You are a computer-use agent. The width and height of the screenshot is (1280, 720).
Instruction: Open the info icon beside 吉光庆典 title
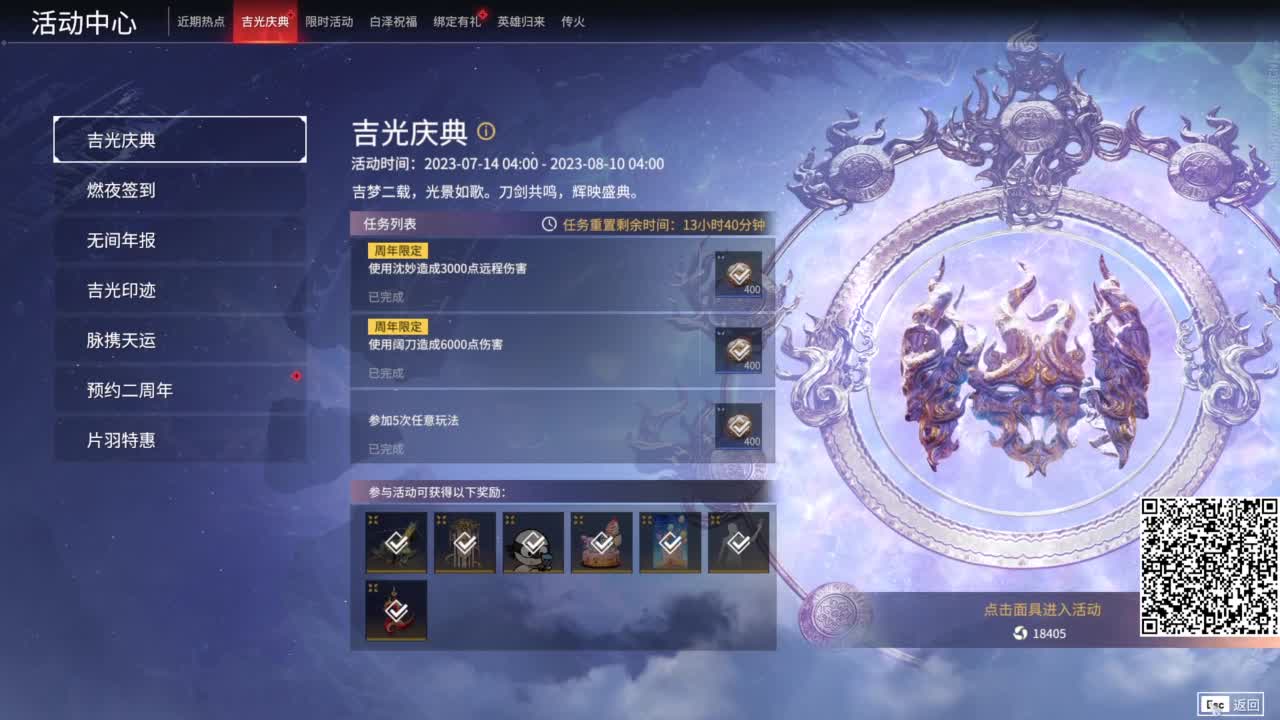pos(489,132)
